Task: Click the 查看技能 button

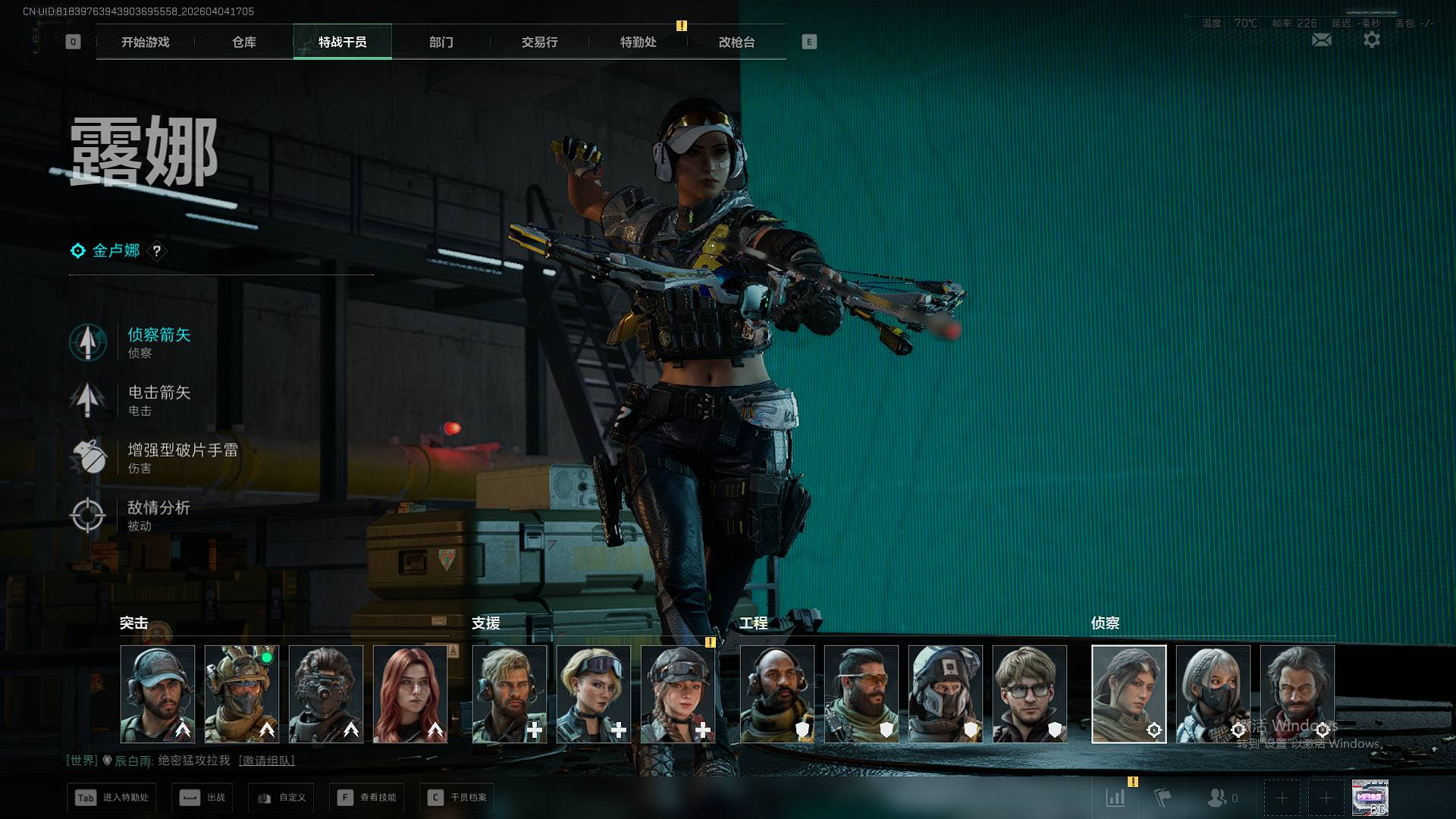Action: coord(368,798)
